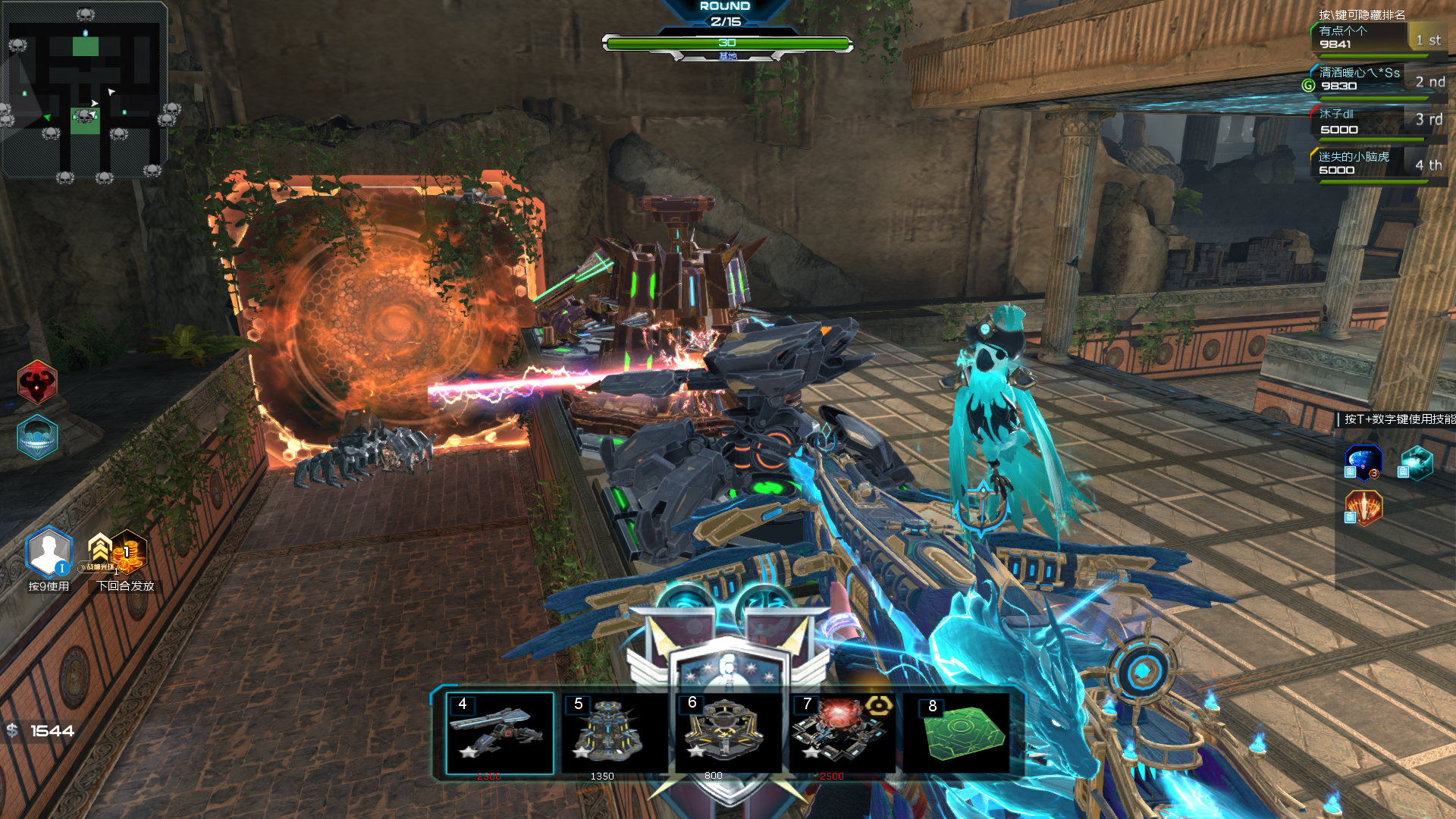Activate the blue parachute skill icon
This screenshot has height=819, width=1456.
click(x=36, y=437)
